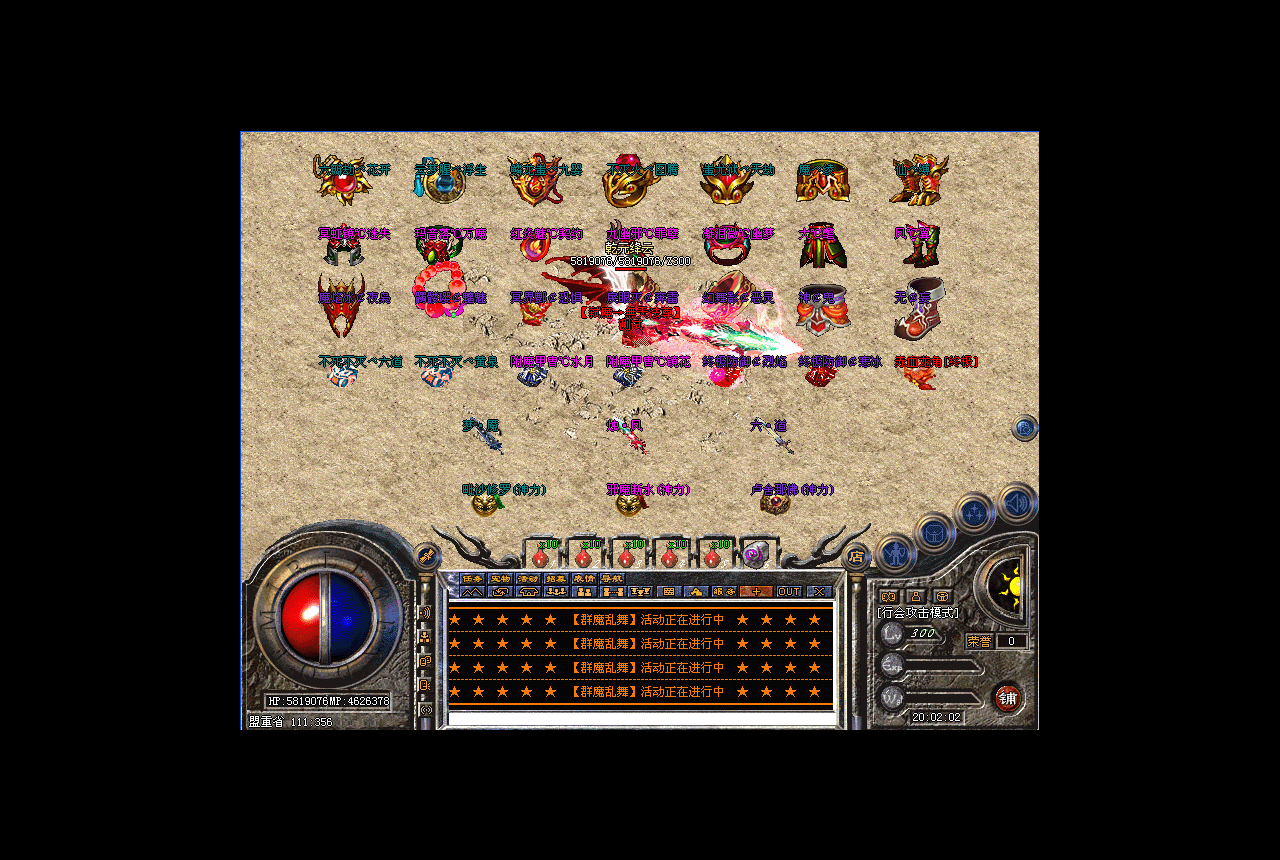Click the OUT logout button

(x=789, y=592)
